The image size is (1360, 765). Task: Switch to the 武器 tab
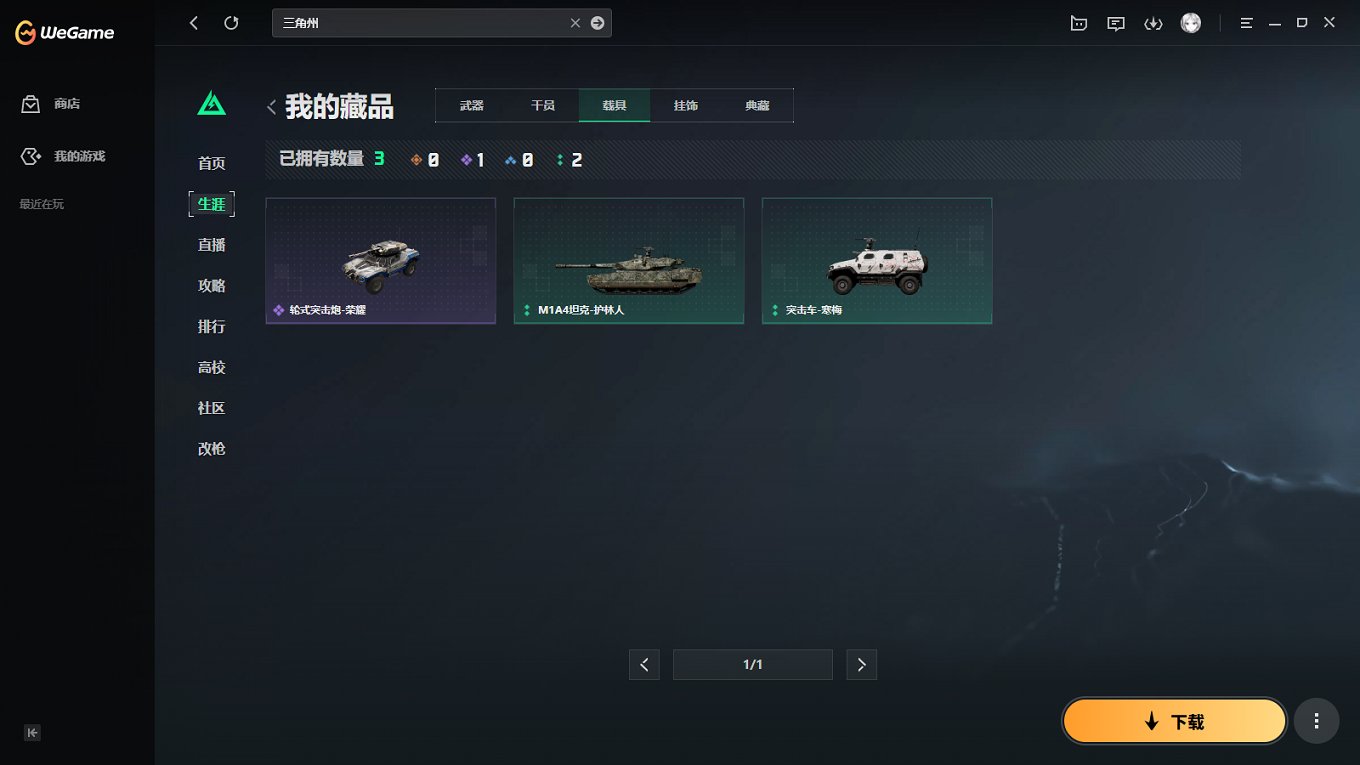click(x=471, y=104)
